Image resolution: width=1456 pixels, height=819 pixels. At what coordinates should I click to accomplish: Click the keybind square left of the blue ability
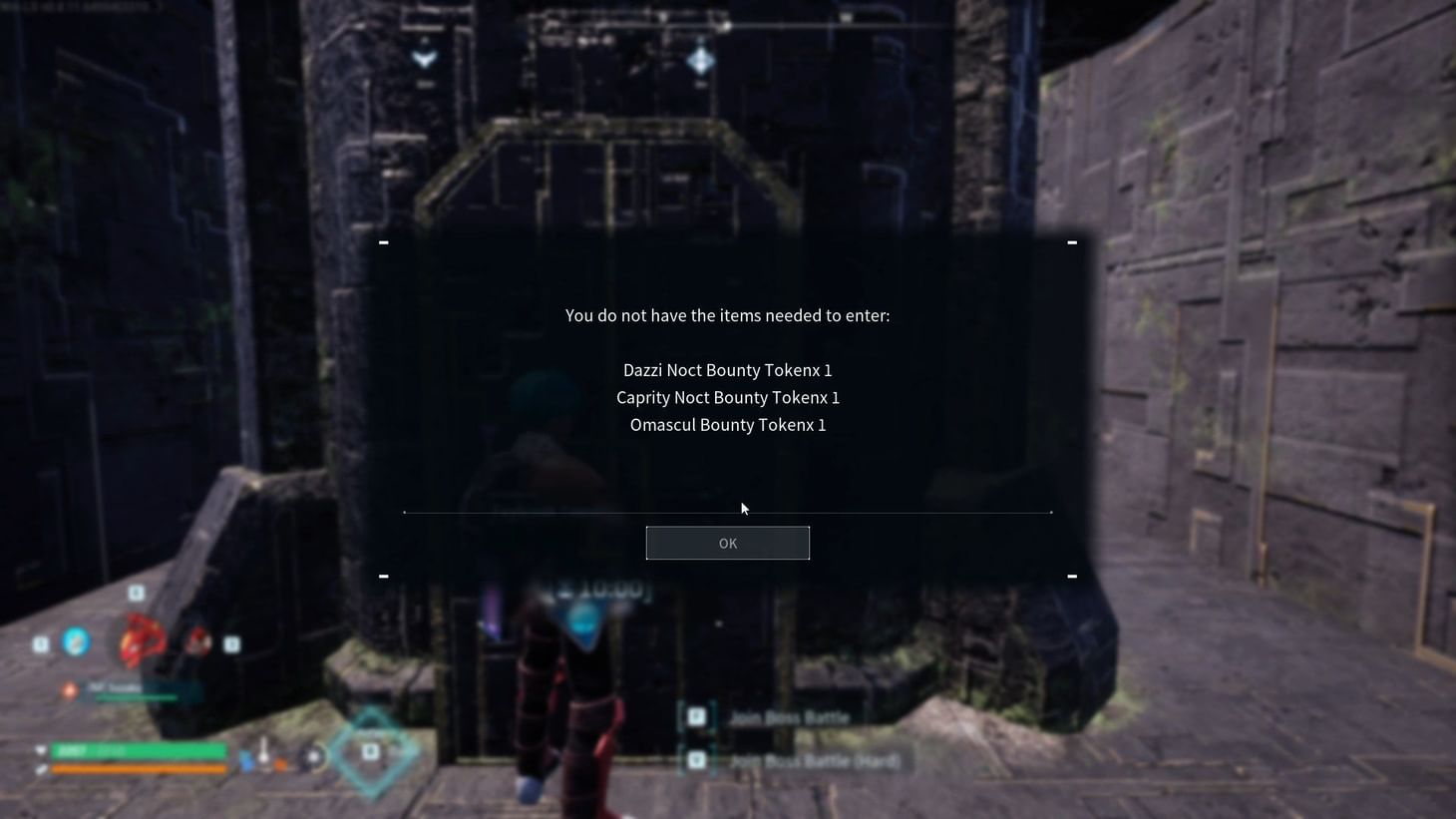pos(40,642)
